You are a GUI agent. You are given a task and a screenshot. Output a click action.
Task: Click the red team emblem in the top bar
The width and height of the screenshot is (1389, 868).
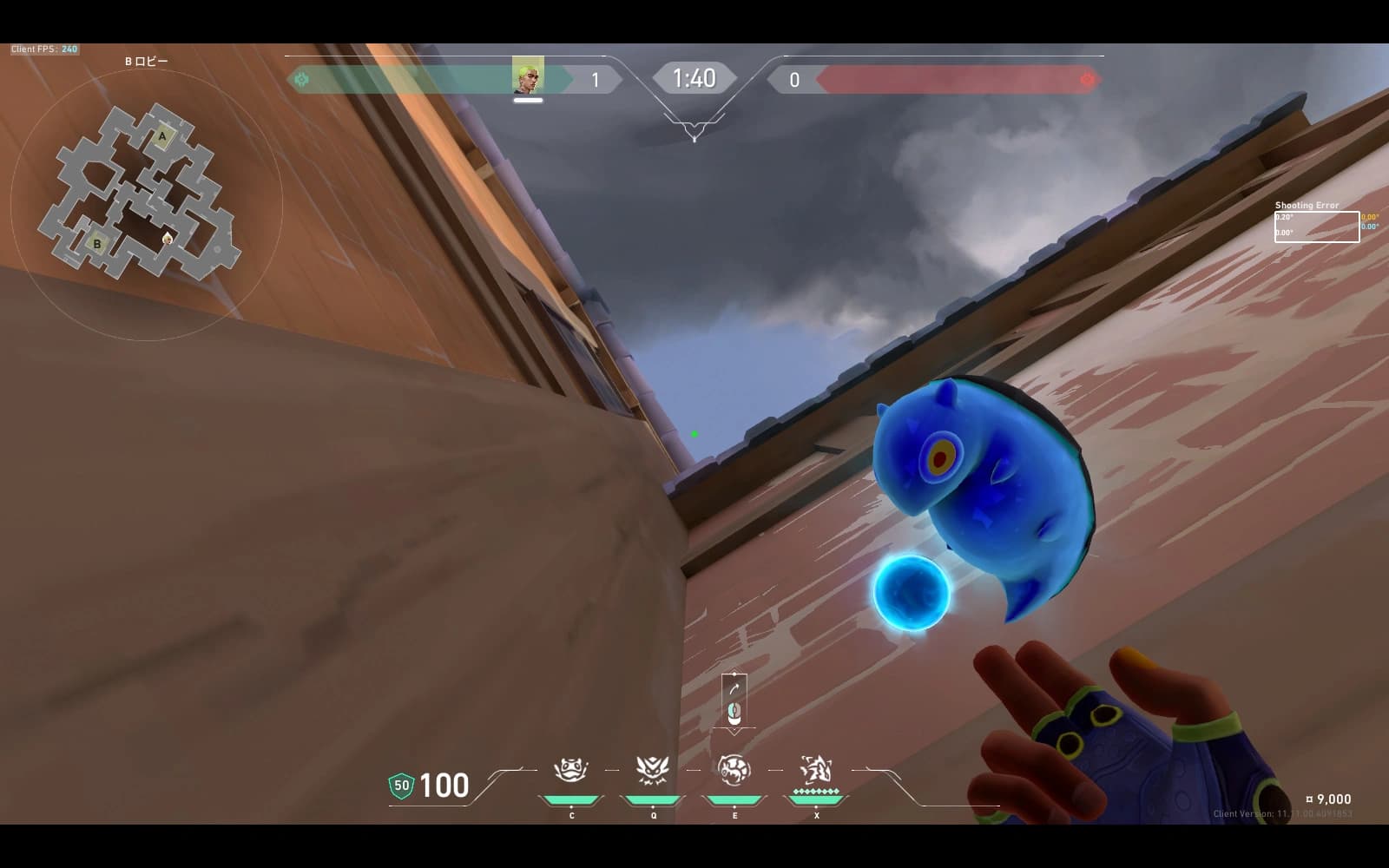pyautogui.click(x=1087, y=80)
